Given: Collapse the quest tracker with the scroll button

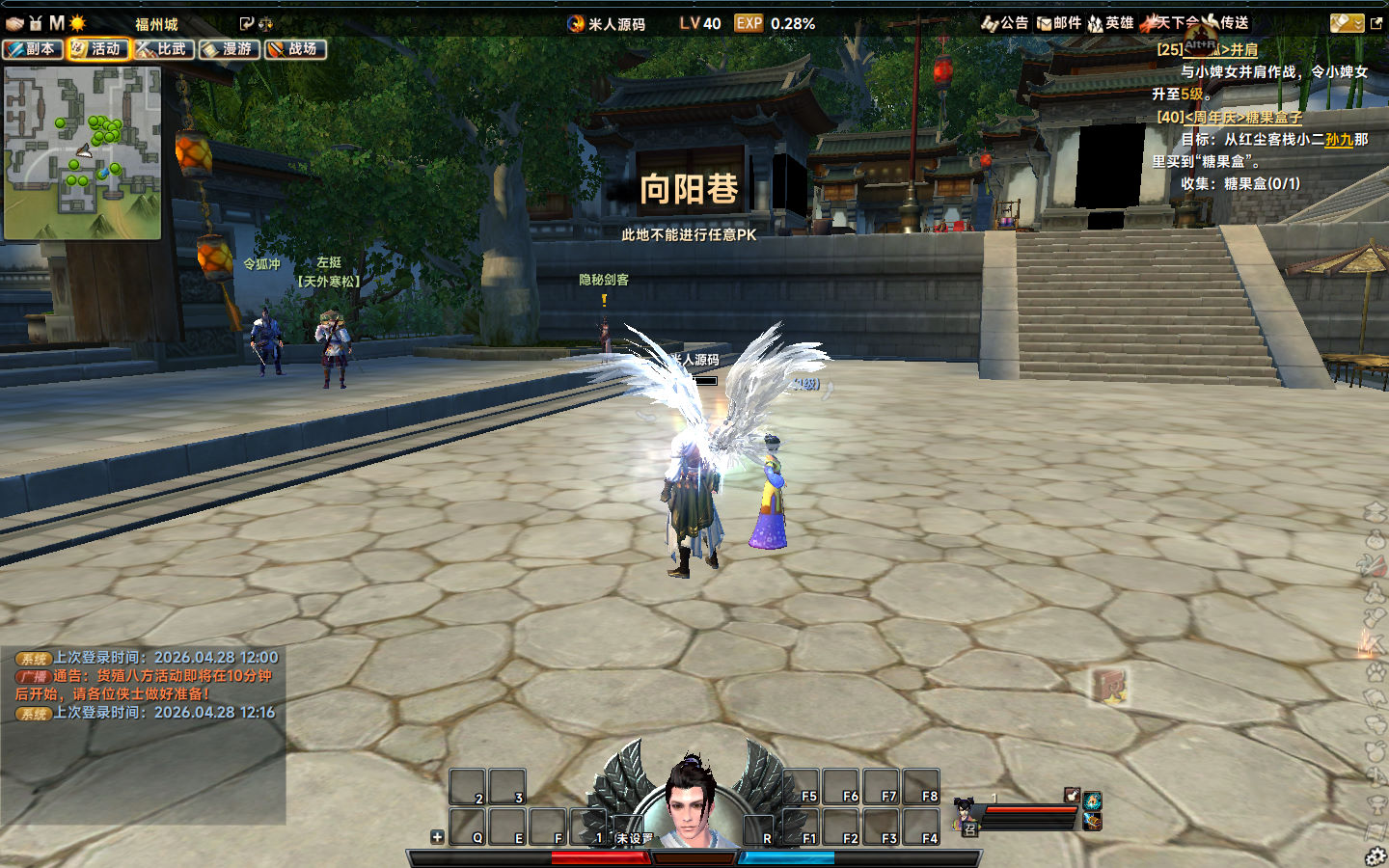Looking at the screenshot, I should point(1346,23).
